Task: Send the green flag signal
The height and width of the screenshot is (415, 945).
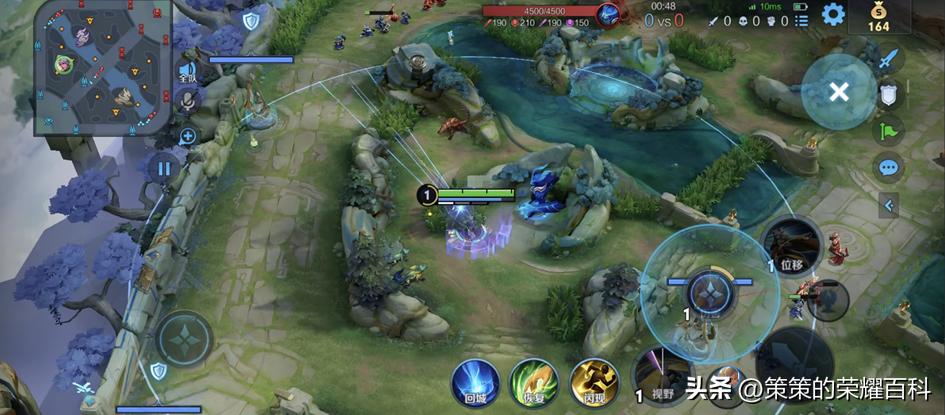Action: 887,129
